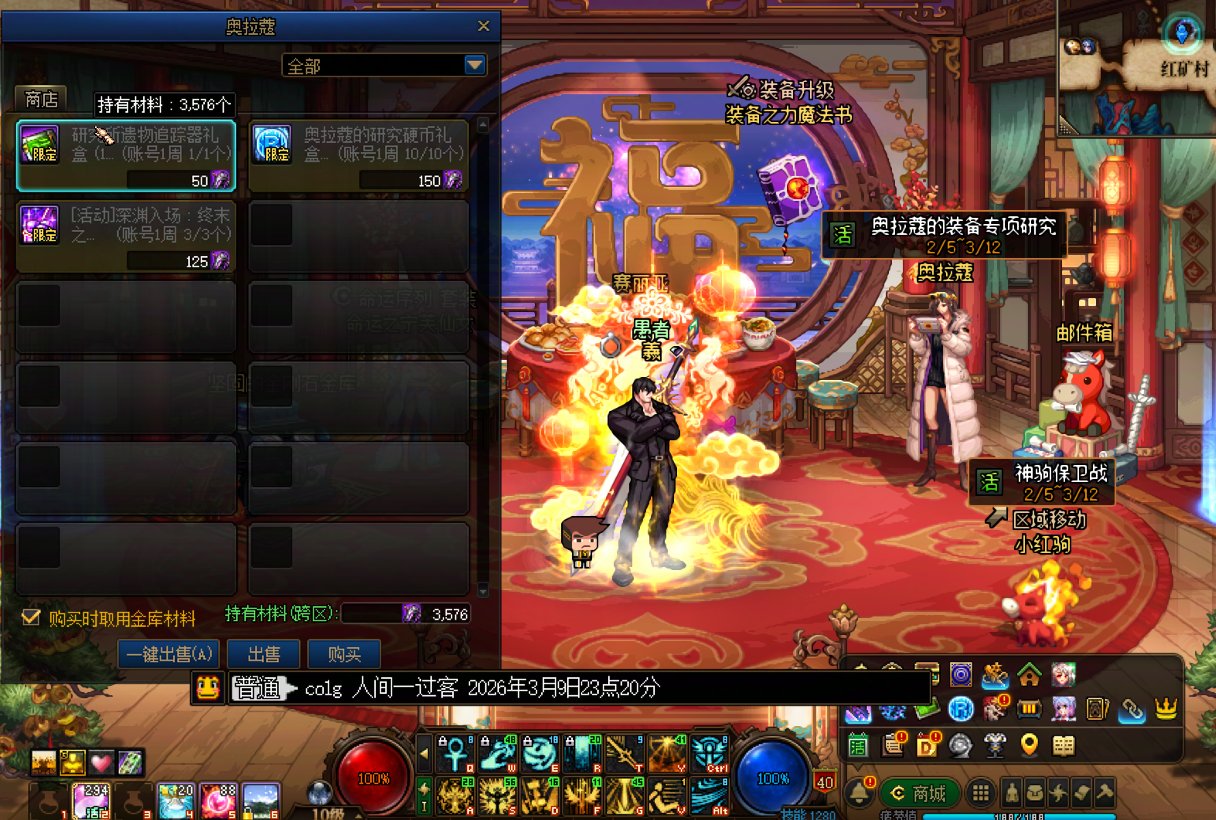Open the green 活 calendar icon

click(x=858, y=745)
